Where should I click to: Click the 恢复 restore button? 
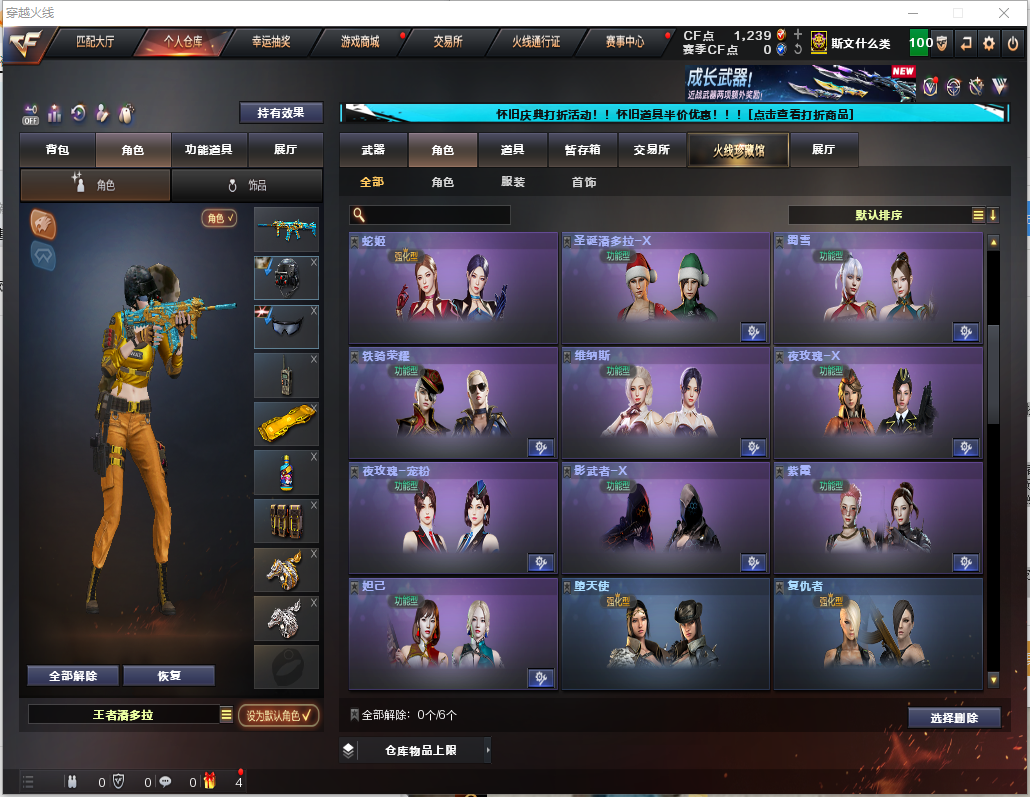click(169, 676)
